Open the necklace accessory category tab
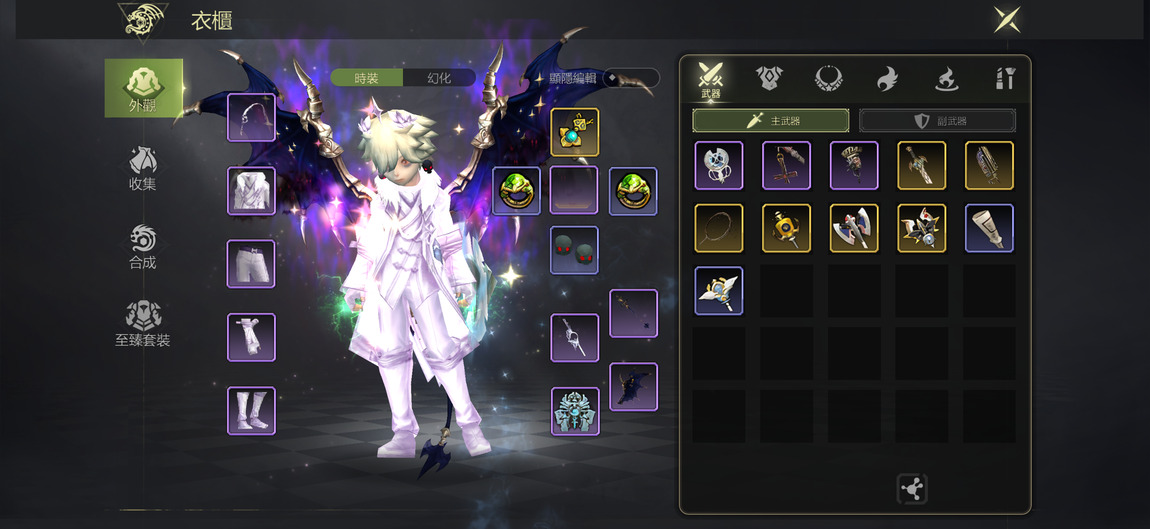 pyautogui.click(x=828, y=78)
